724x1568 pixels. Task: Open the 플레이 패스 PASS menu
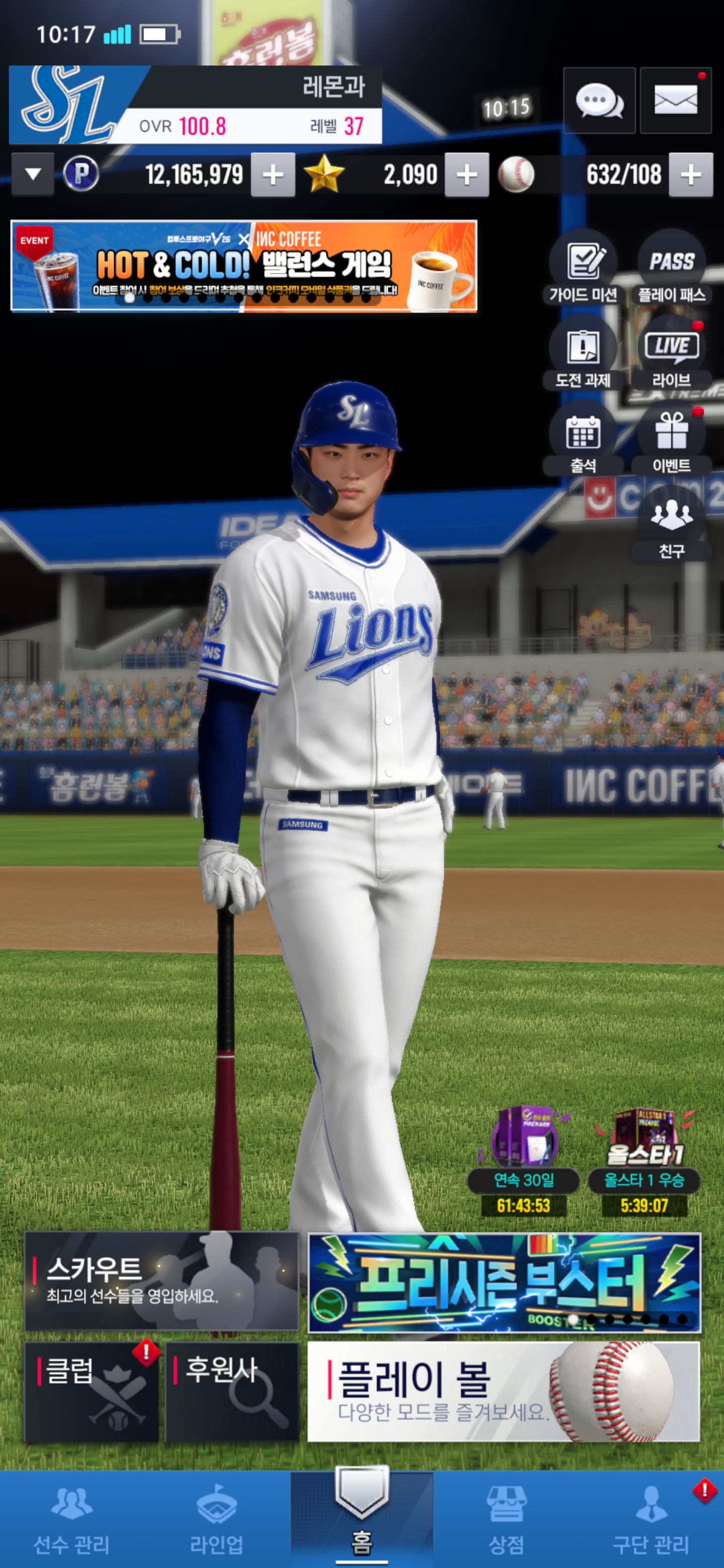tap(672, 268)
